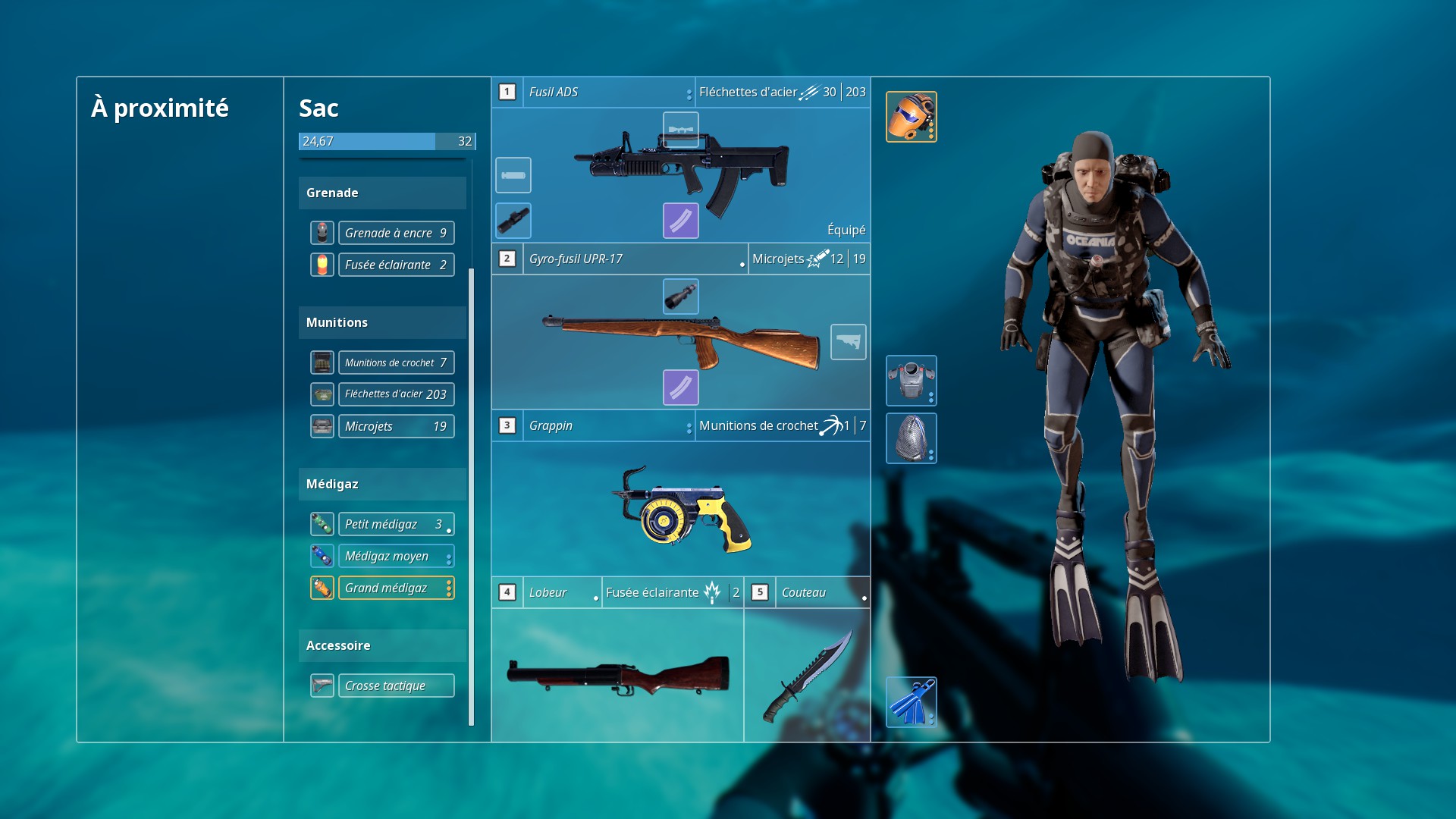Click the blue fins equipment slot

911,702
